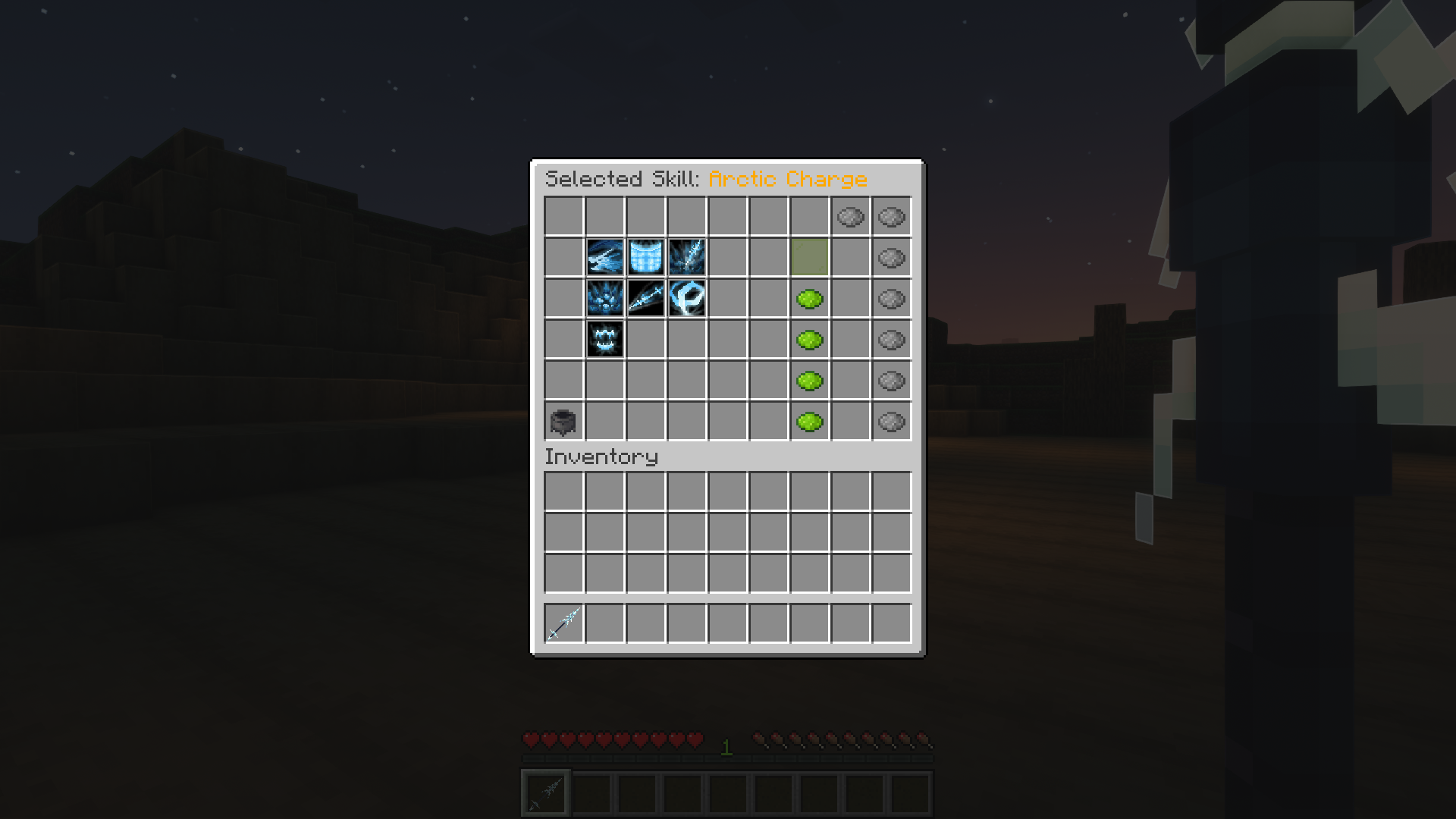The height and width of the screenshot is (819, 1456).
Task: Click the gray dye icon beside the Arctic Charge row
Action: click(891, 258)
